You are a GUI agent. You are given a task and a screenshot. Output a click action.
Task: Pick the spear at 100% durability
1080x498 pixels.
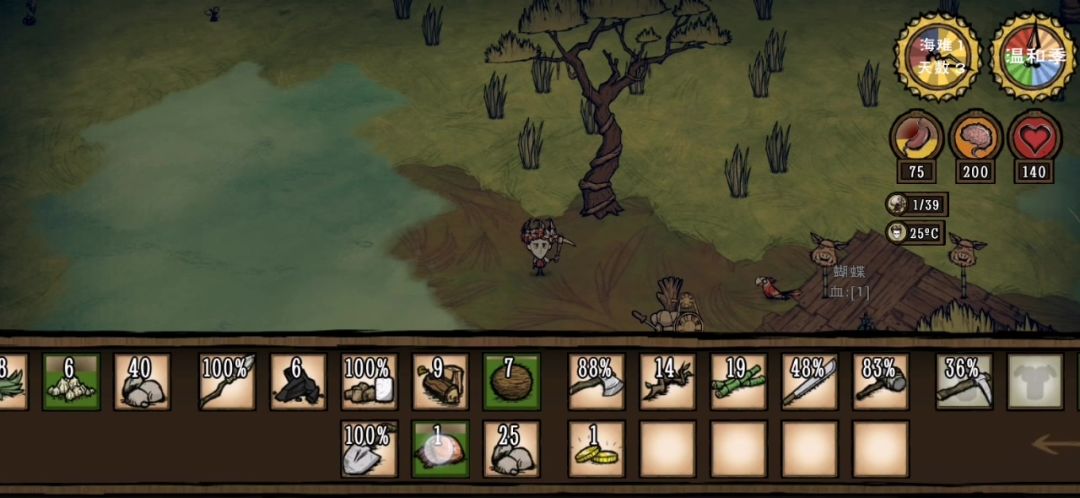click(x=227, y=381)
